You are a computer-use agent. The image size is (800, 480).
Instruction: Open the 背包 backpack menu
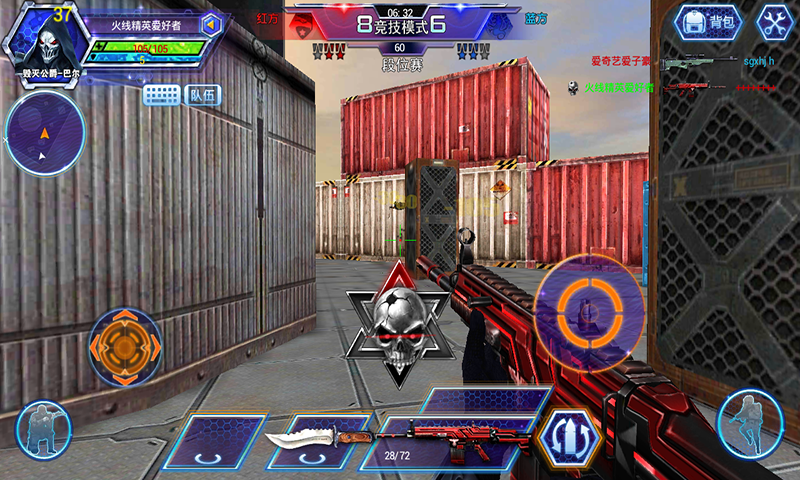point(707,22)
